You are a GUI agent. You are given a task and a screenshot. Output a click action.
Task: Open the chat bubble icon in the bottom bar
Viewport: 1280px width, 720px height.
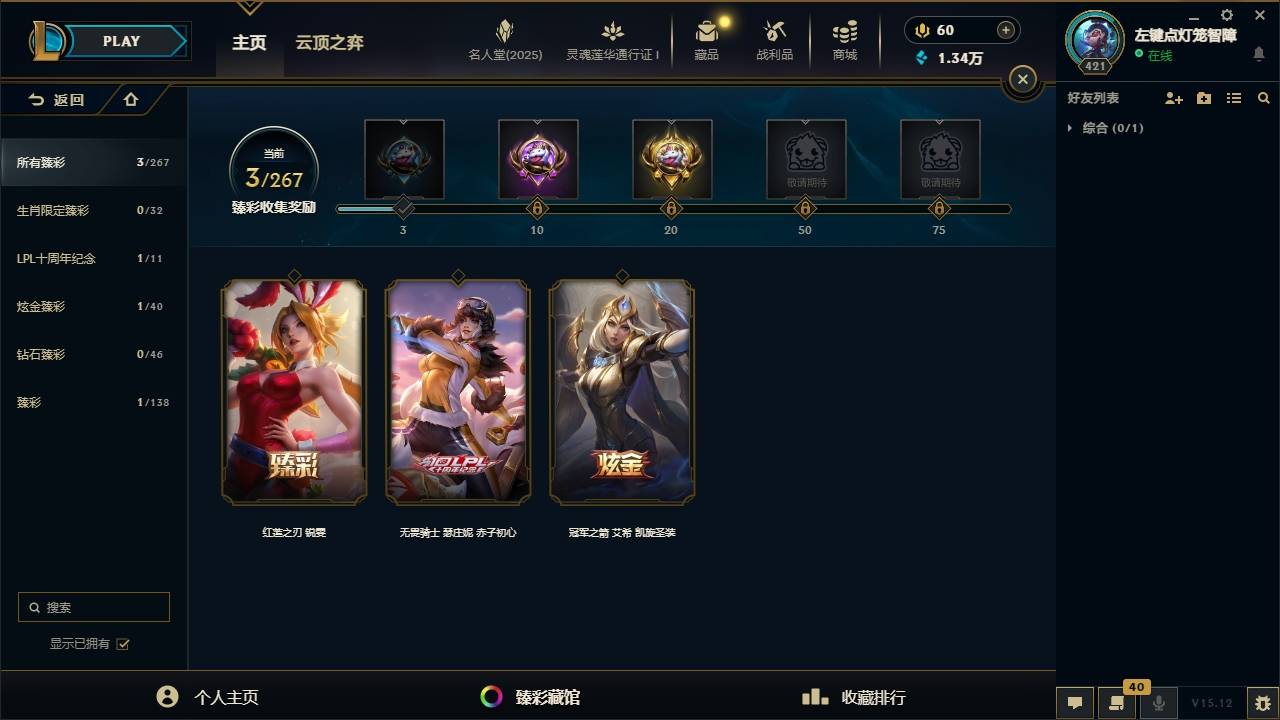[1074, 704]
